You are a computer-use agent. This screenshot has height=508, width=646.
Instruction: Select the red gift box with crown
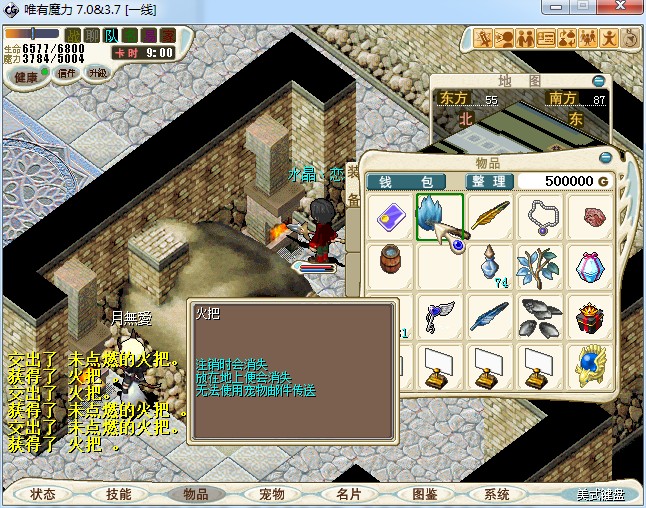[x=591, y=318]
